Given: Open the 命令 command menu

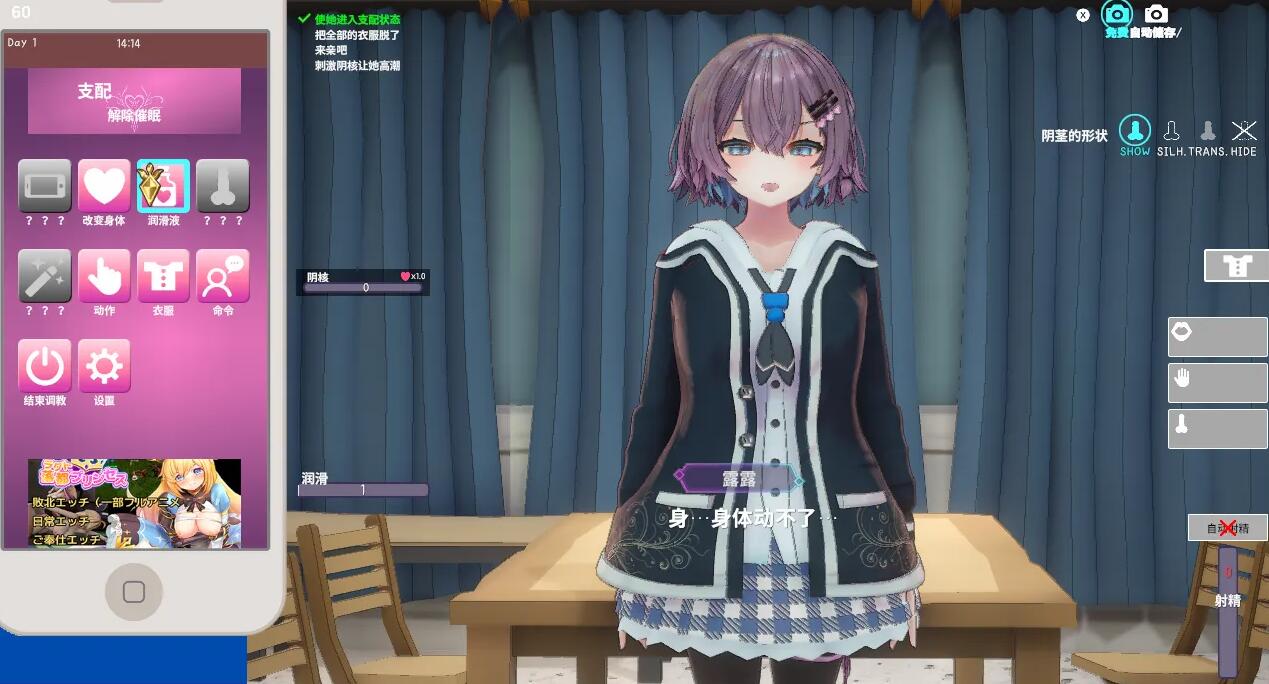Looking at the screenshot, I should point(223,276).
